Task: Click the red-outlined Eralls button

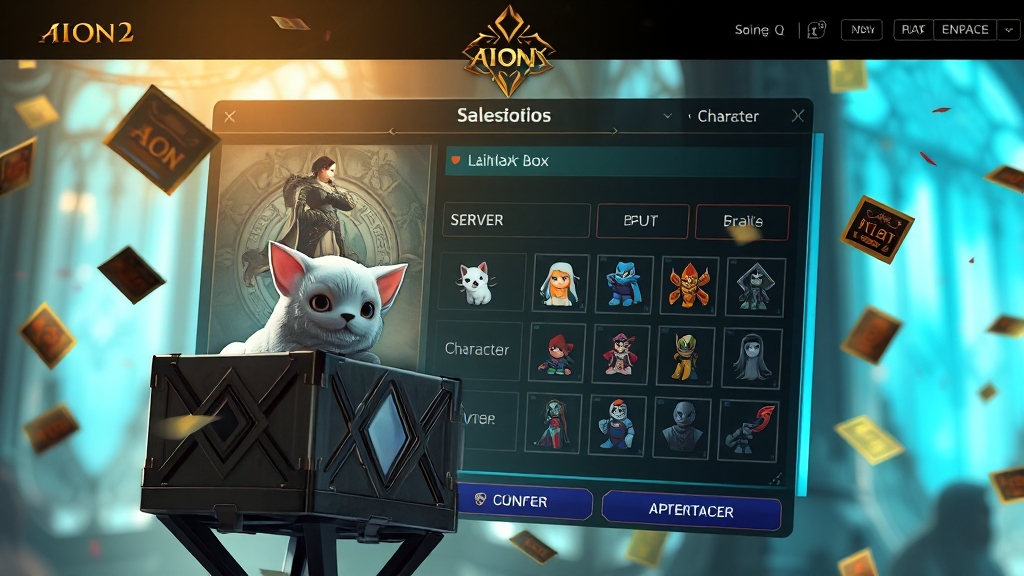Action: tap(742, 222)
